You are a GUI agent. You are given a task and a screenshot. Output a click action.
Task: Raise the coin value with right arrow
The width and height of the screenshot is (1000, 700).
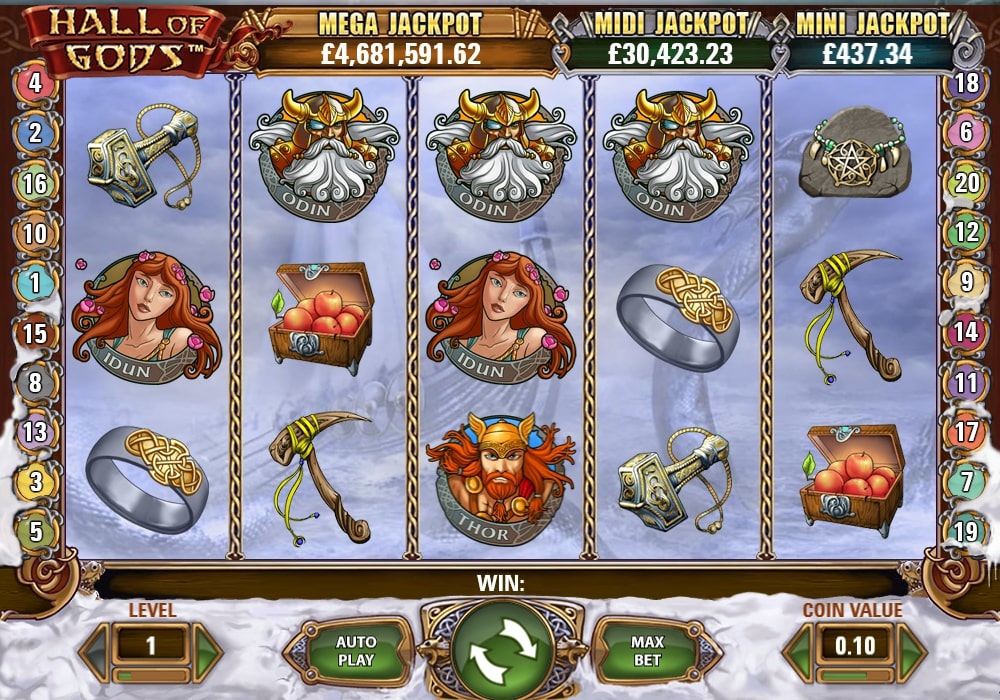[911, 649]
